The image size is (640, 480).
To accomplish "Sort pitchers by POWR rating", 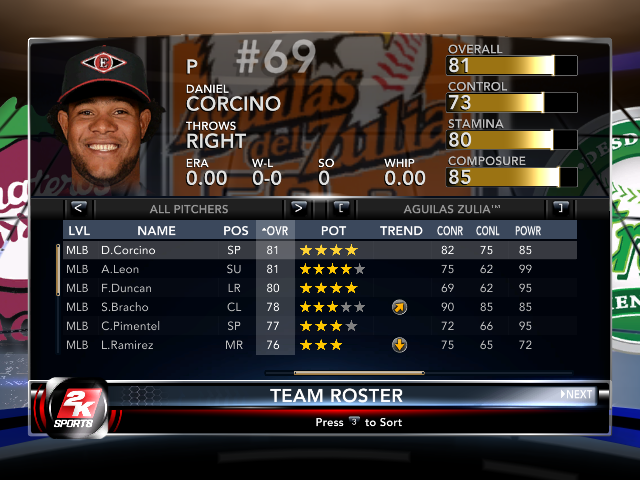I will [527, 231].
